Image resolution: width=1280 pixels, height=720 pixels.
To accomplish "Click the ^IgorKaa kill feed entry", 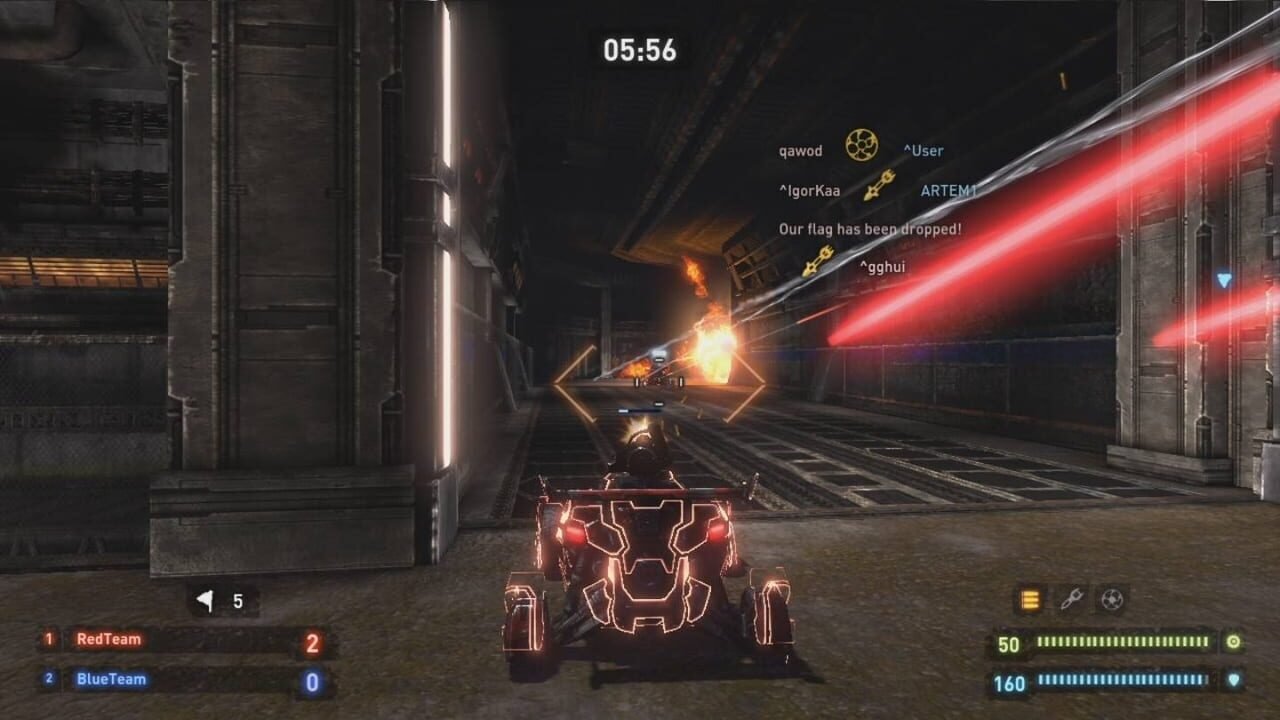I will tap(809, 190).
